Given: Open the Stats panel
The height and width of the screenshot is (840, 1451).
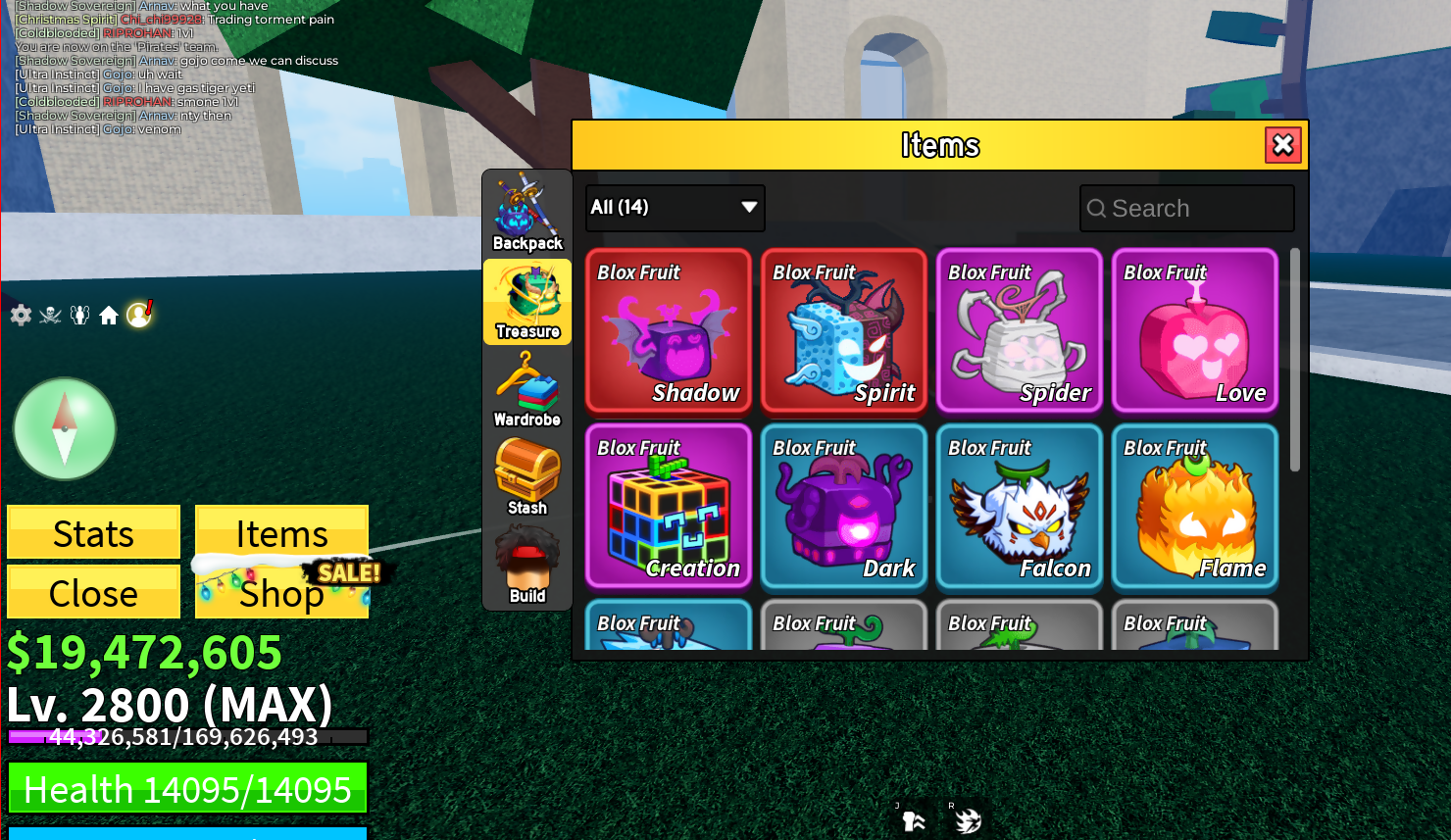Looking at the screenshot, I should coord(93,532).
